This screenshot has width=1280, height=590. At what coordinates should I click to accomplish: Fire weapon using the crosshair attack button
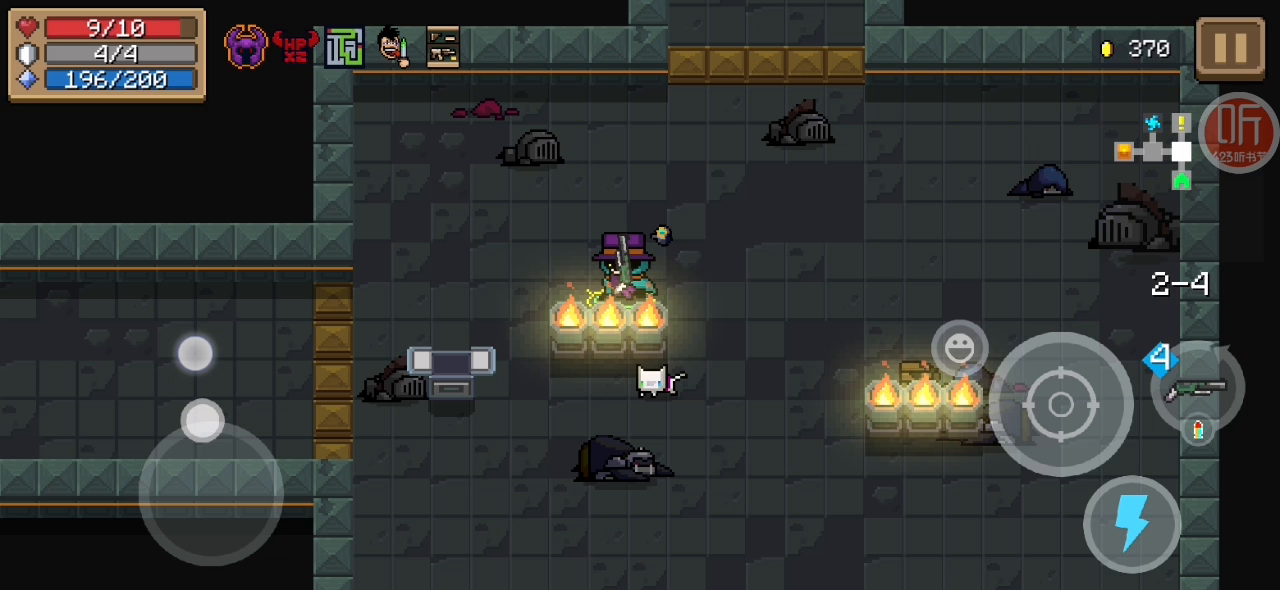click(x=1061, y=404)
